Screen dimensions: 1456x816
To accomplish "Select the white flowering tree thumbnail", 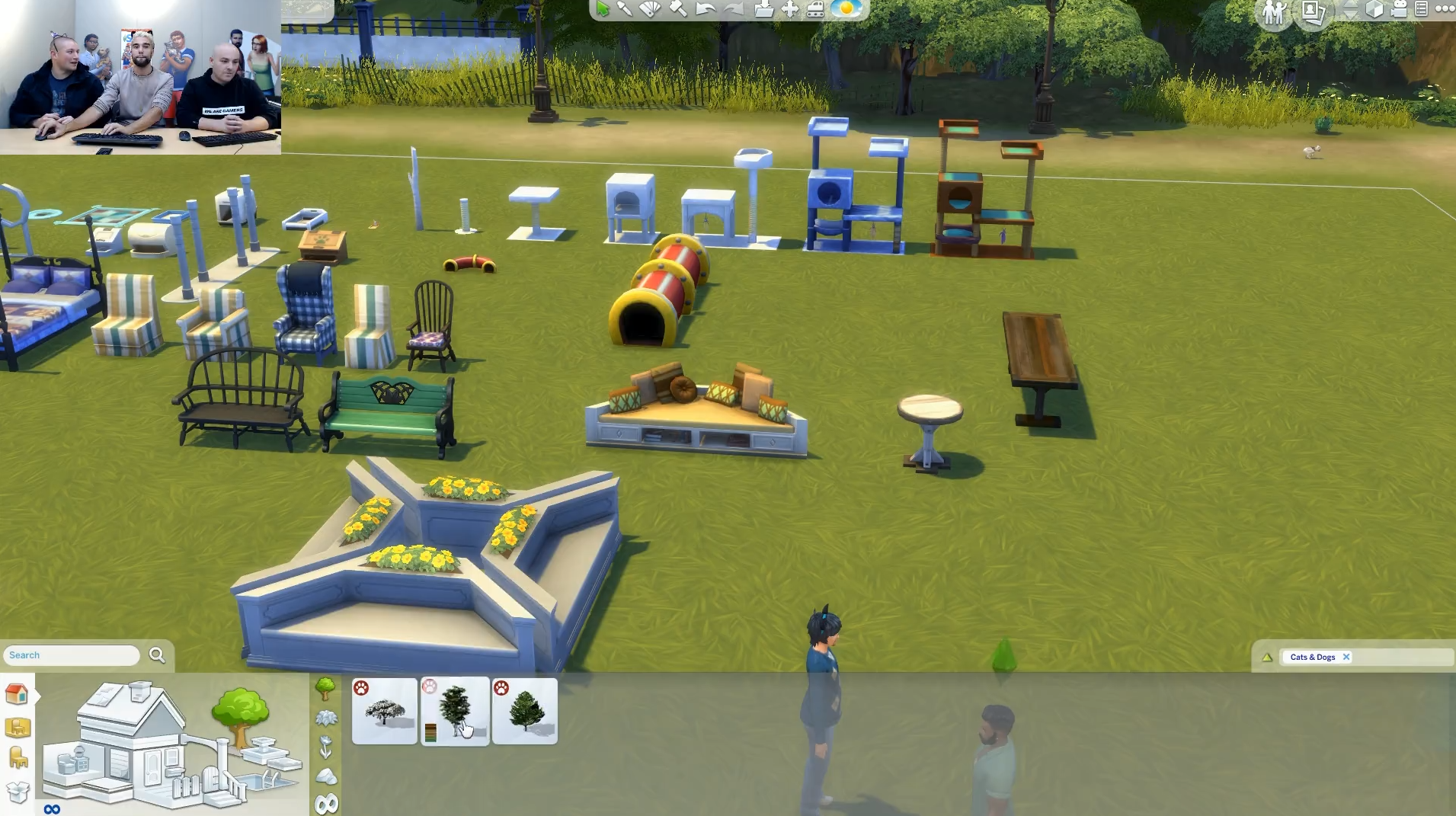I will click(x=385, y=711).
